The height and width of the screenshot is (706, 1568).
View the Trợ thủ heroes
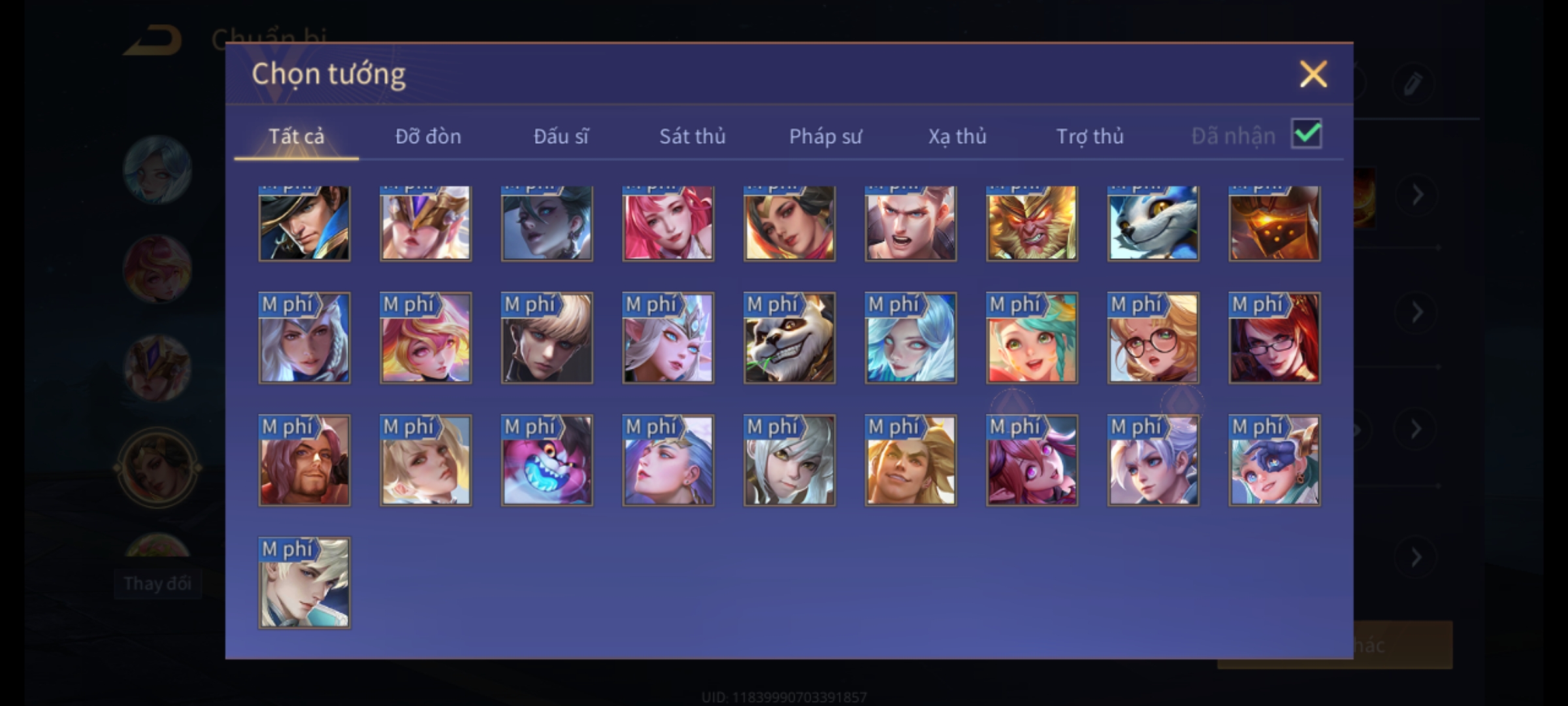1090,136
